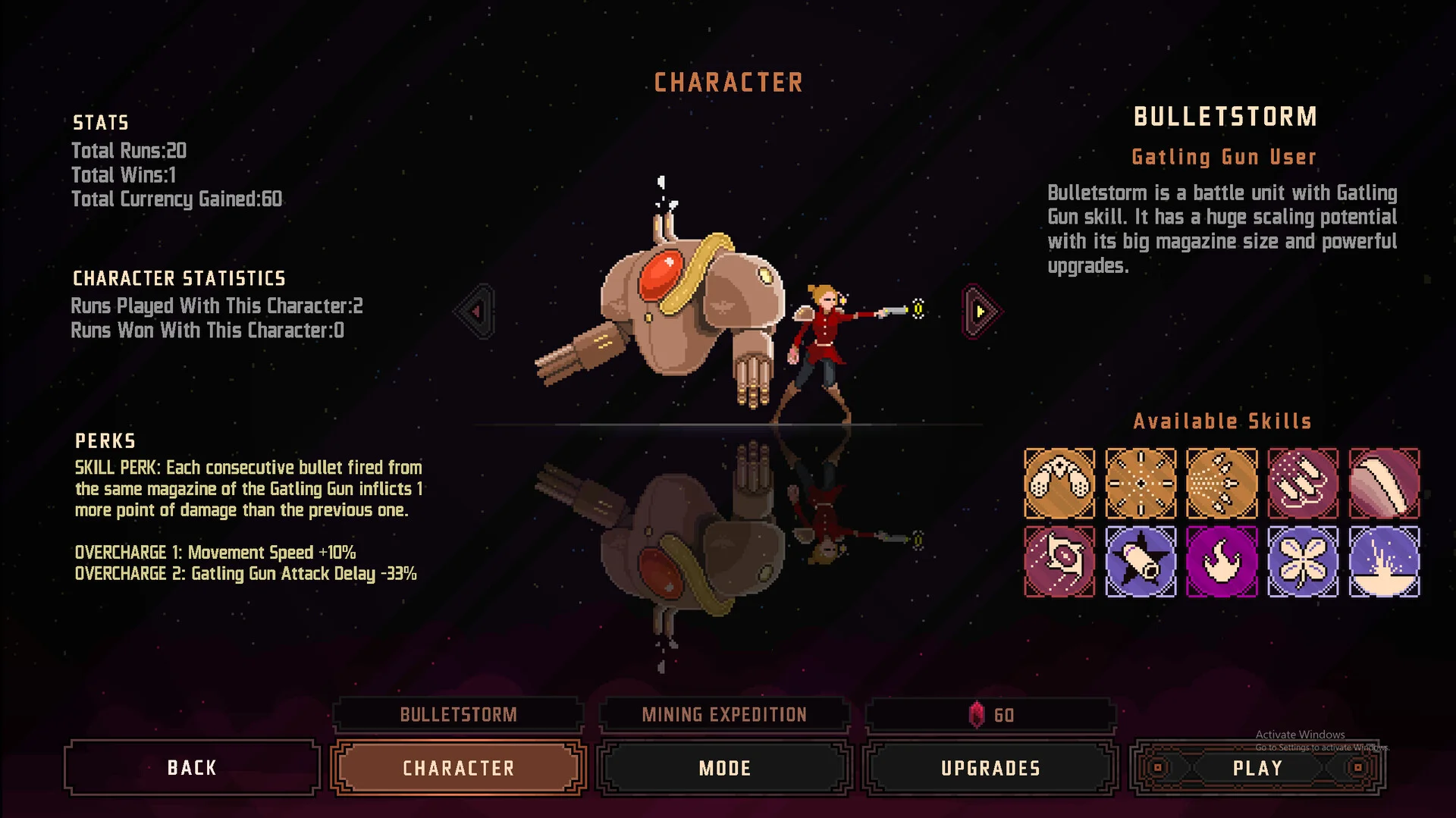Viewport: 1456px width, 818px height.
Task: Go back with the BACK button
Action: pyautogui.click(x=192, y=768)
